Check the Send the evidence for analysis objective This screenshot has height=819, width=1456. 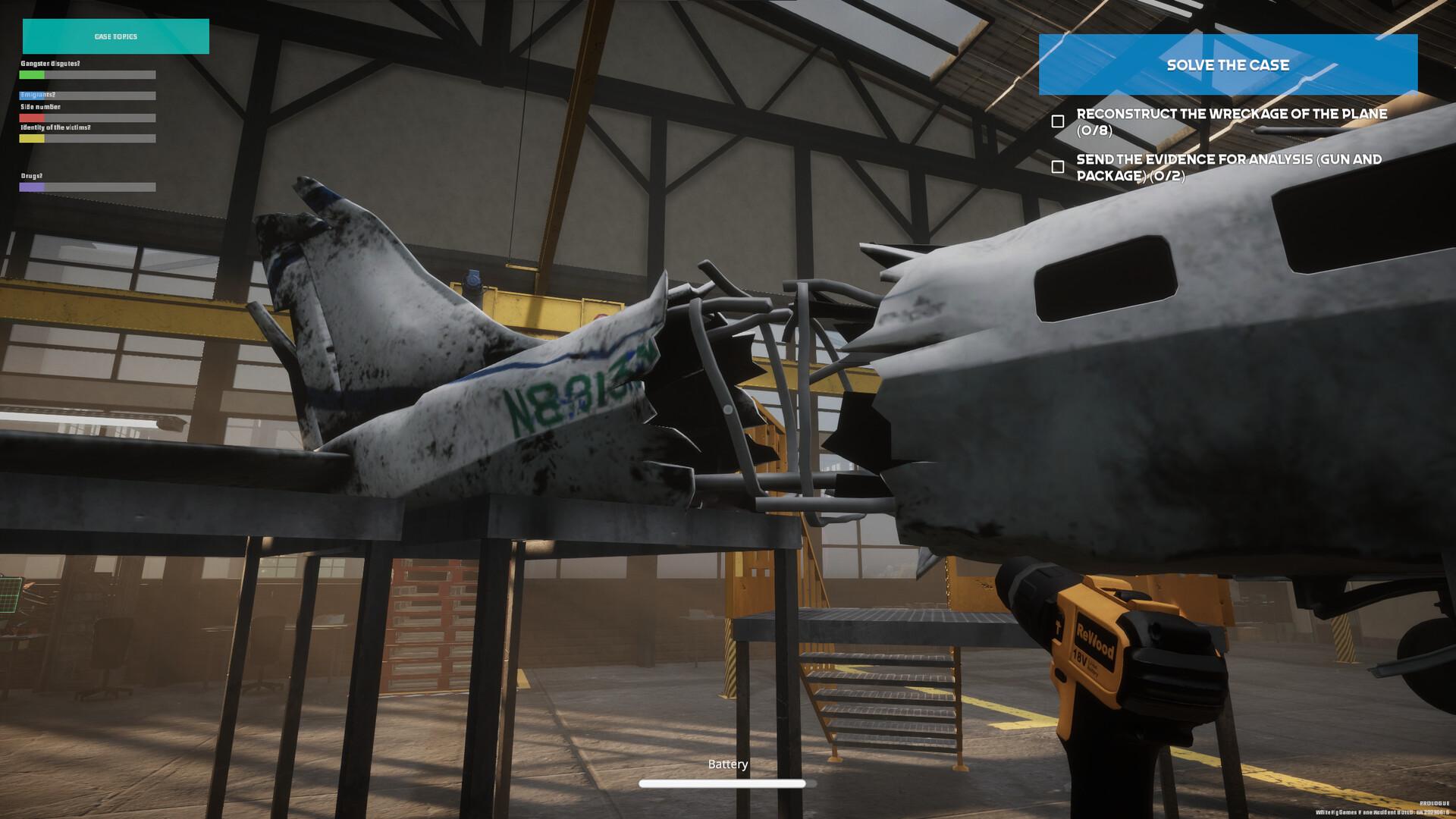(1059, 166)
